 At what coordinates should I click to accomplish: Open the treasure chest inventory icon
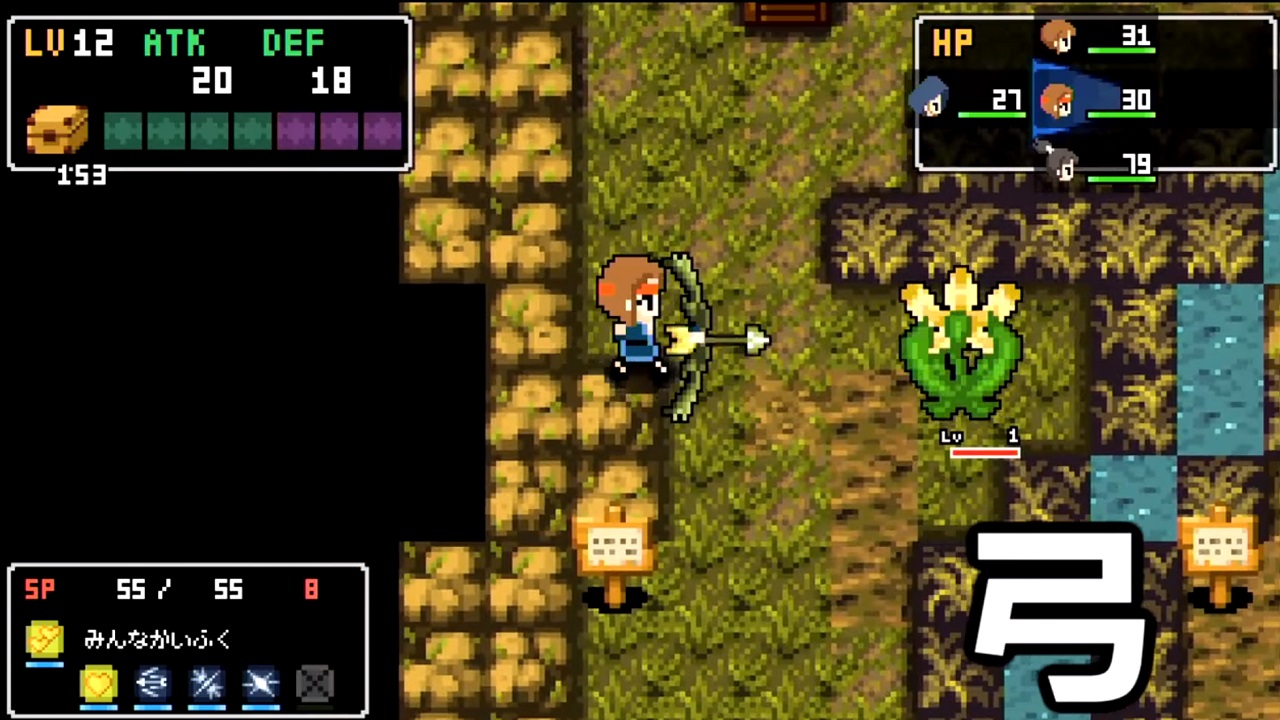57,130
